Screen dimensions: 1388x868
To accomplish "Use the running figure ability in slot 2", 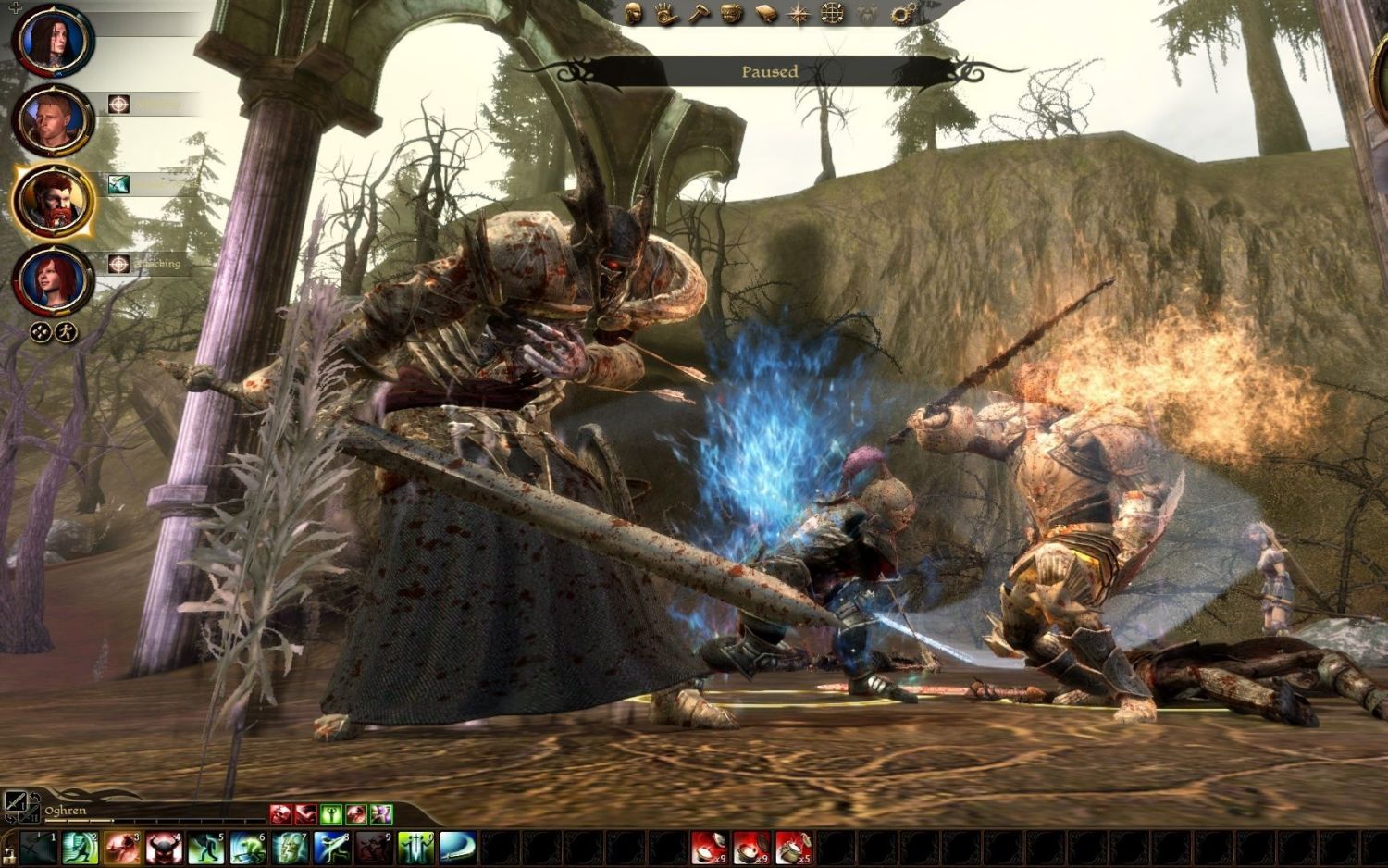I will [x=80, y=848].
